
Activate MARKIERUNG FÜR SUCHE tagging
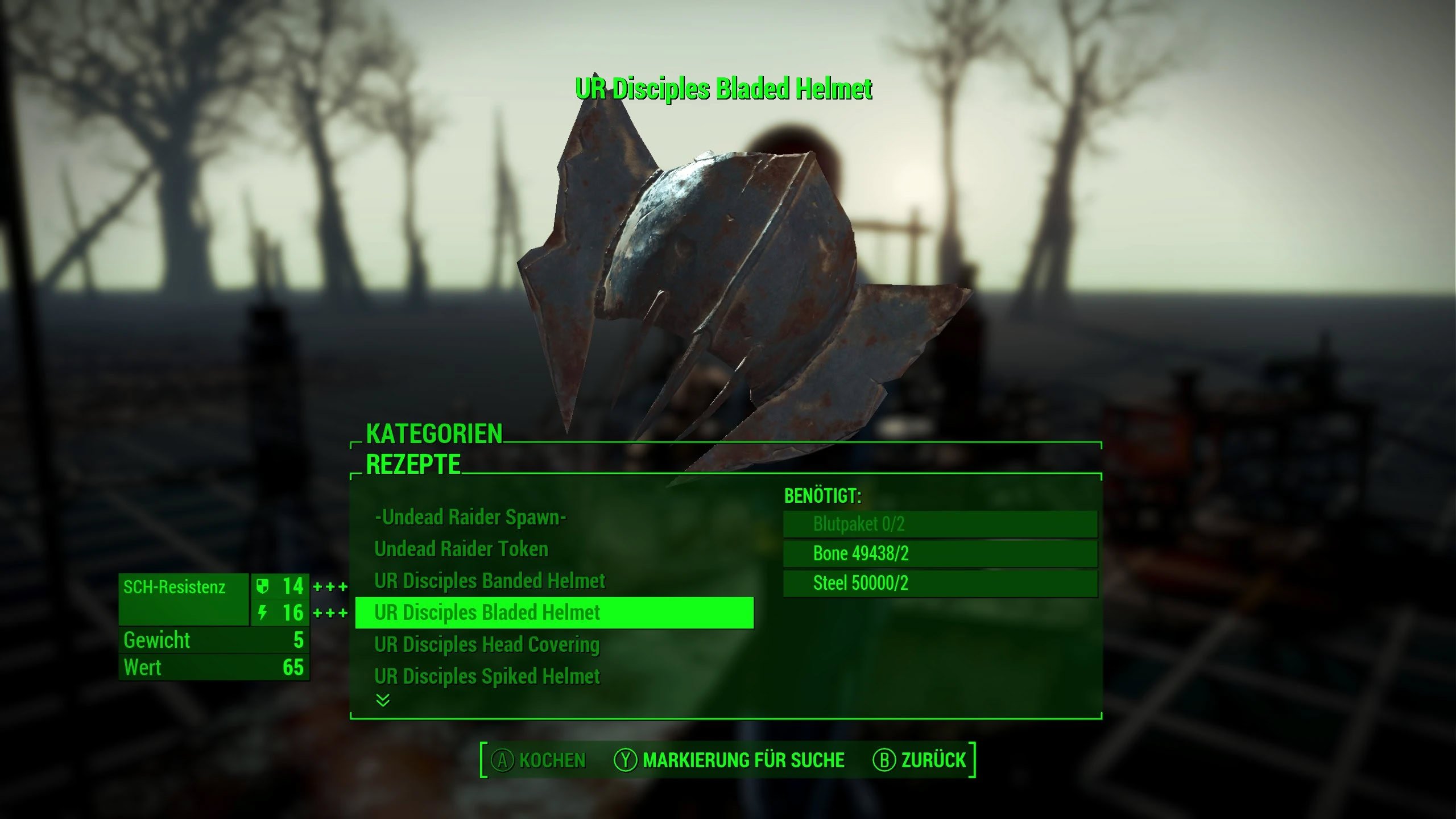coord(729,760)
